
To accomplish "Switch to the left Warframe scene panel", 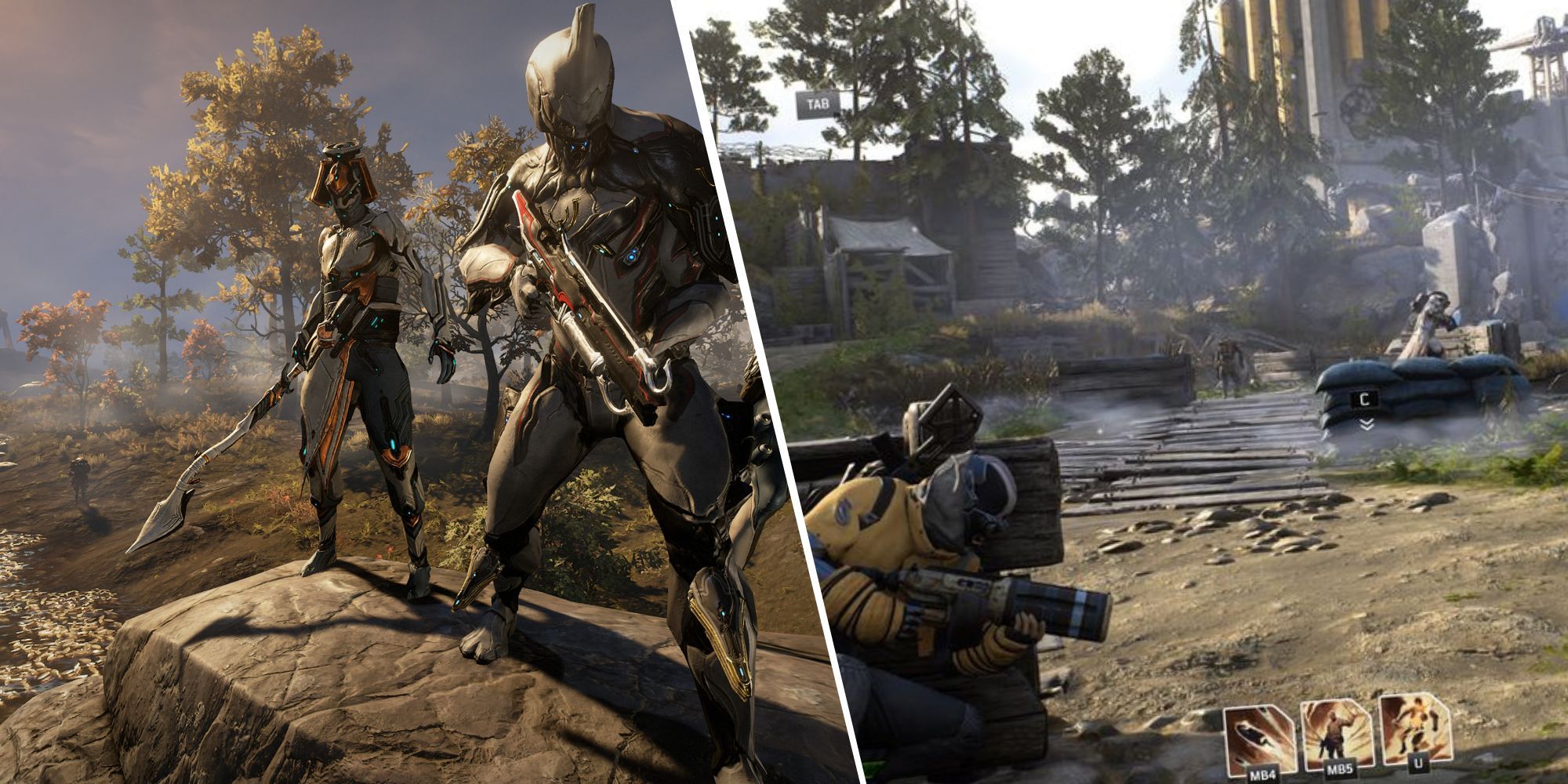I will tap(353, 392).
